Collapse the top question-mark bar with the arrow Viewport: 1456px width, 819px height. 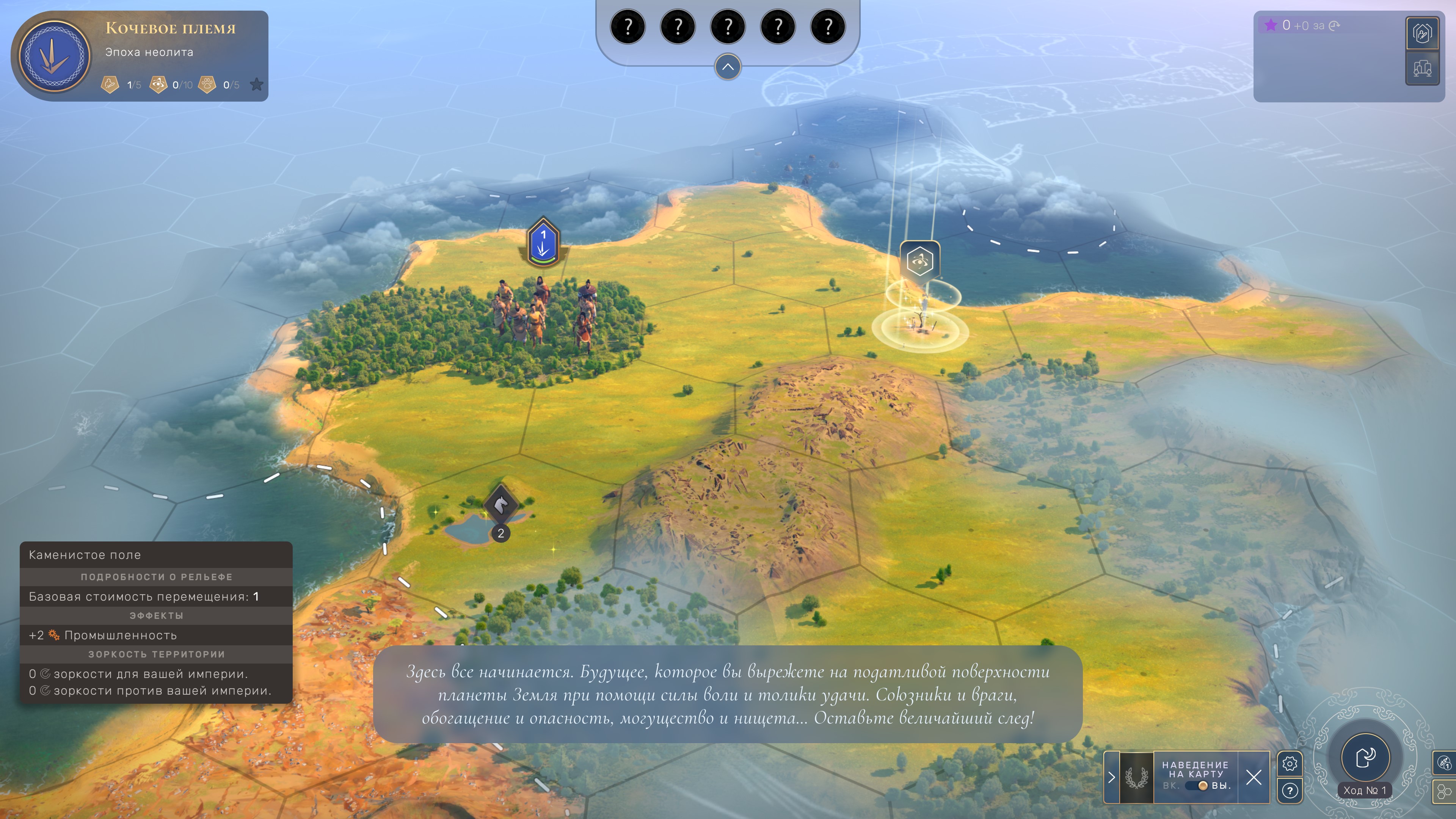coord(728,67)
